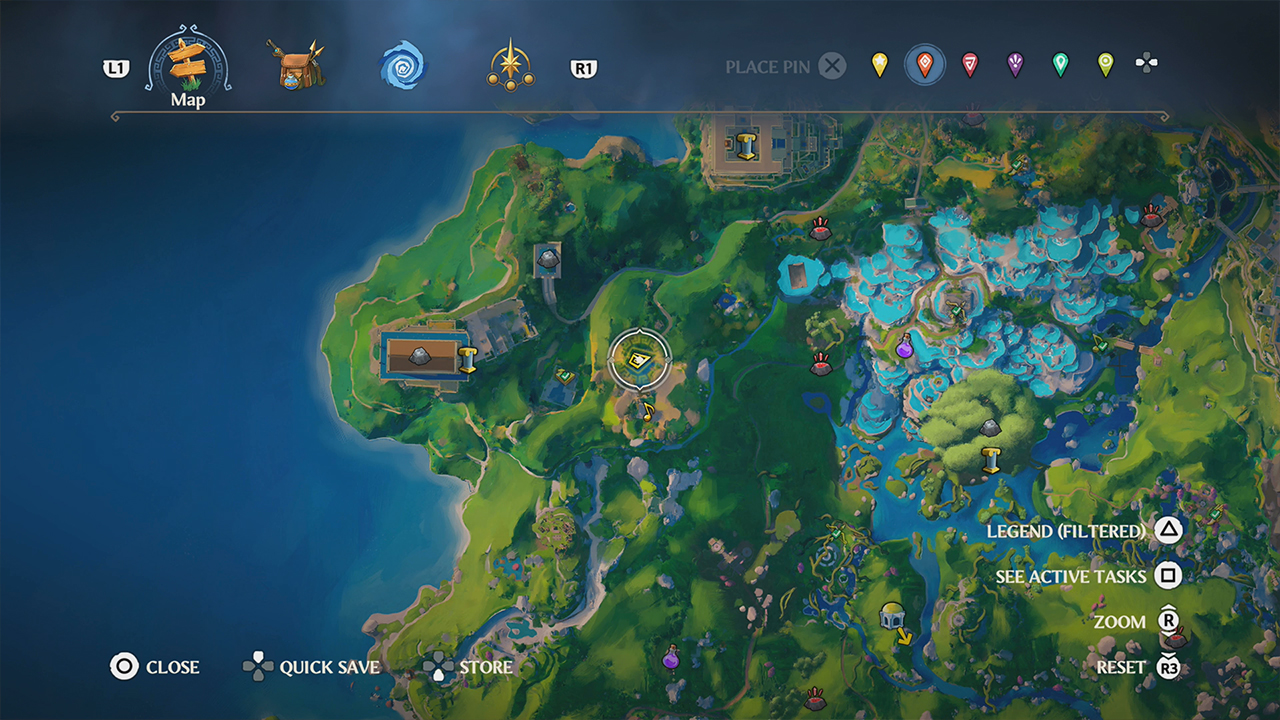Click the signpost Map tab icon

186,64
